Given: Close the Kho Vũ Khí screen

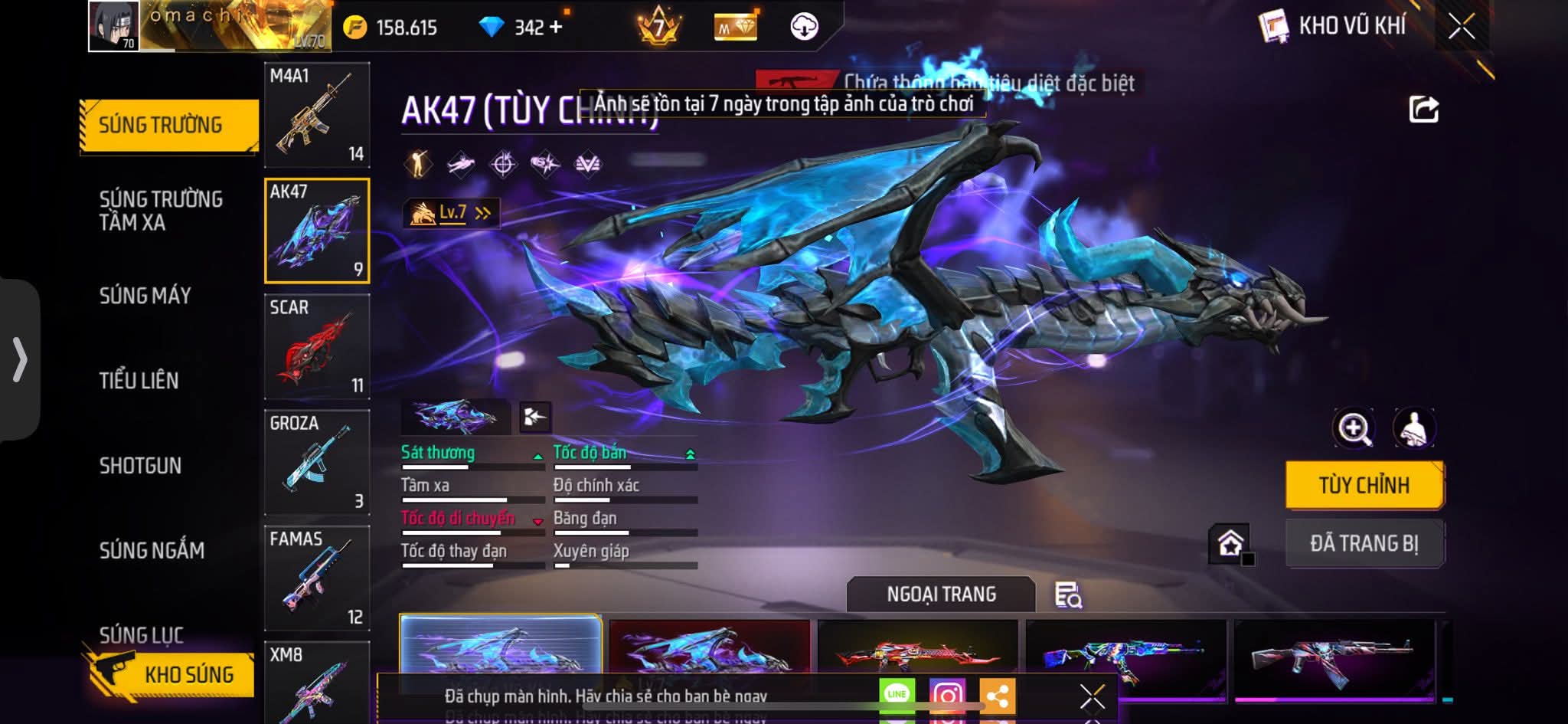Looking at the screenshot, I should [1462, 27].
